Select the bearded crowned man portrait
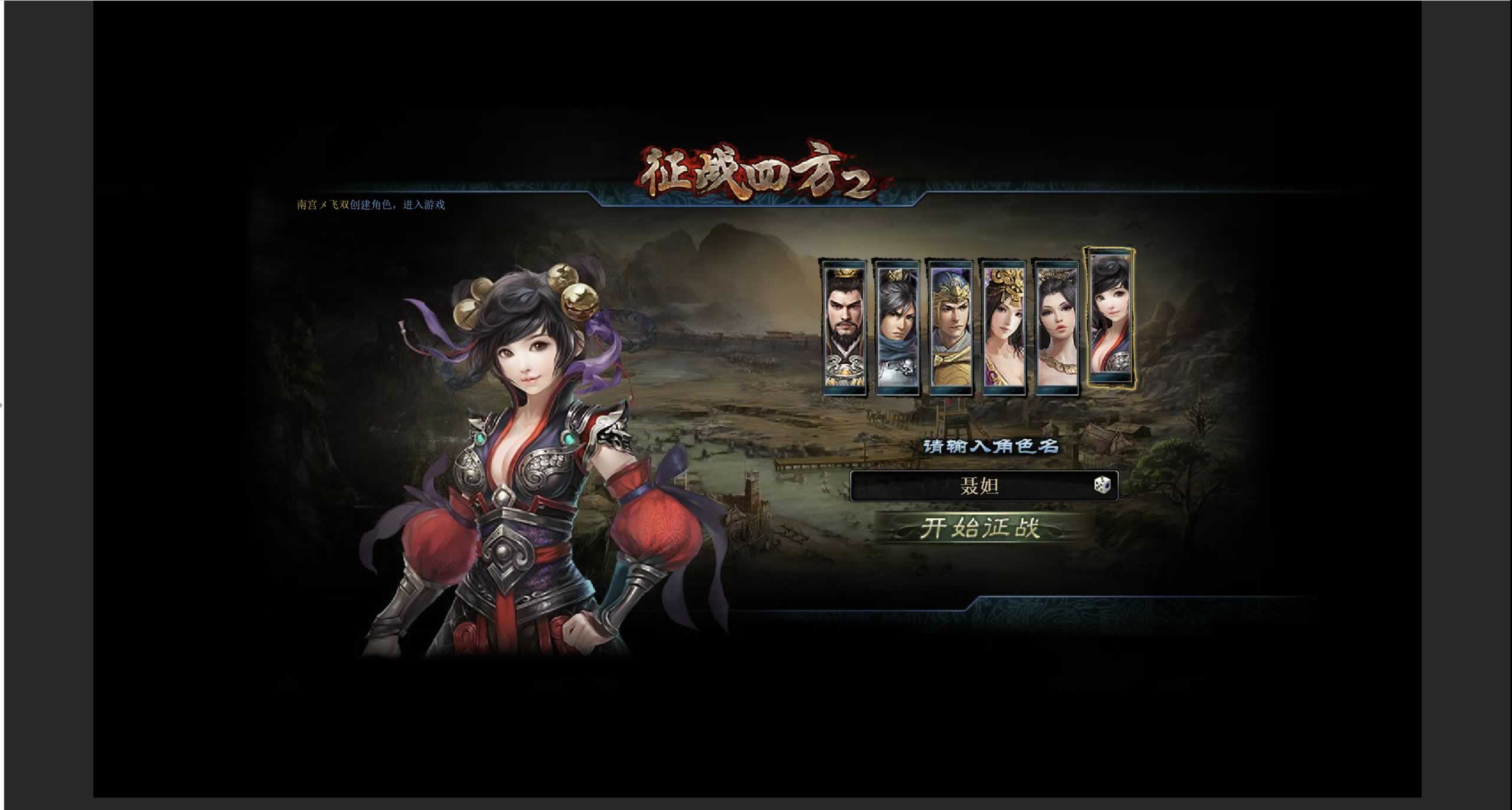This screenshot has height=810, width=1512. coord(844,328)
